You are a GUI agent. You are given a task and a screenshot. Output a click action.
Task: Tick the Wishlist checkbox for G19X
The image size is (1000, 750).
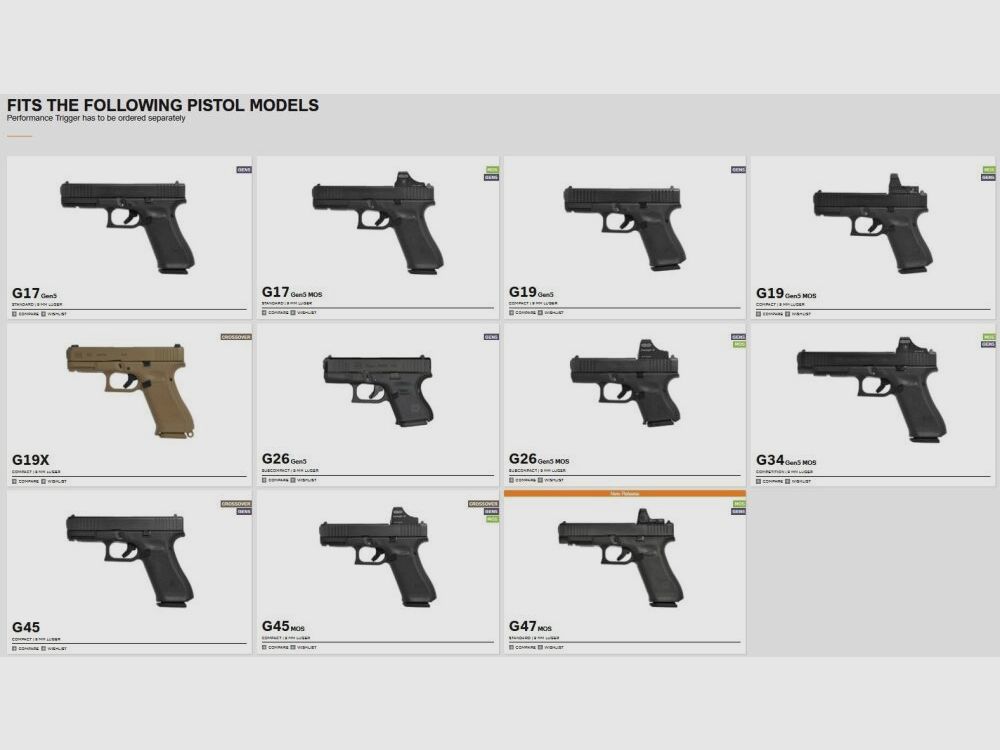tap(44, 481)
